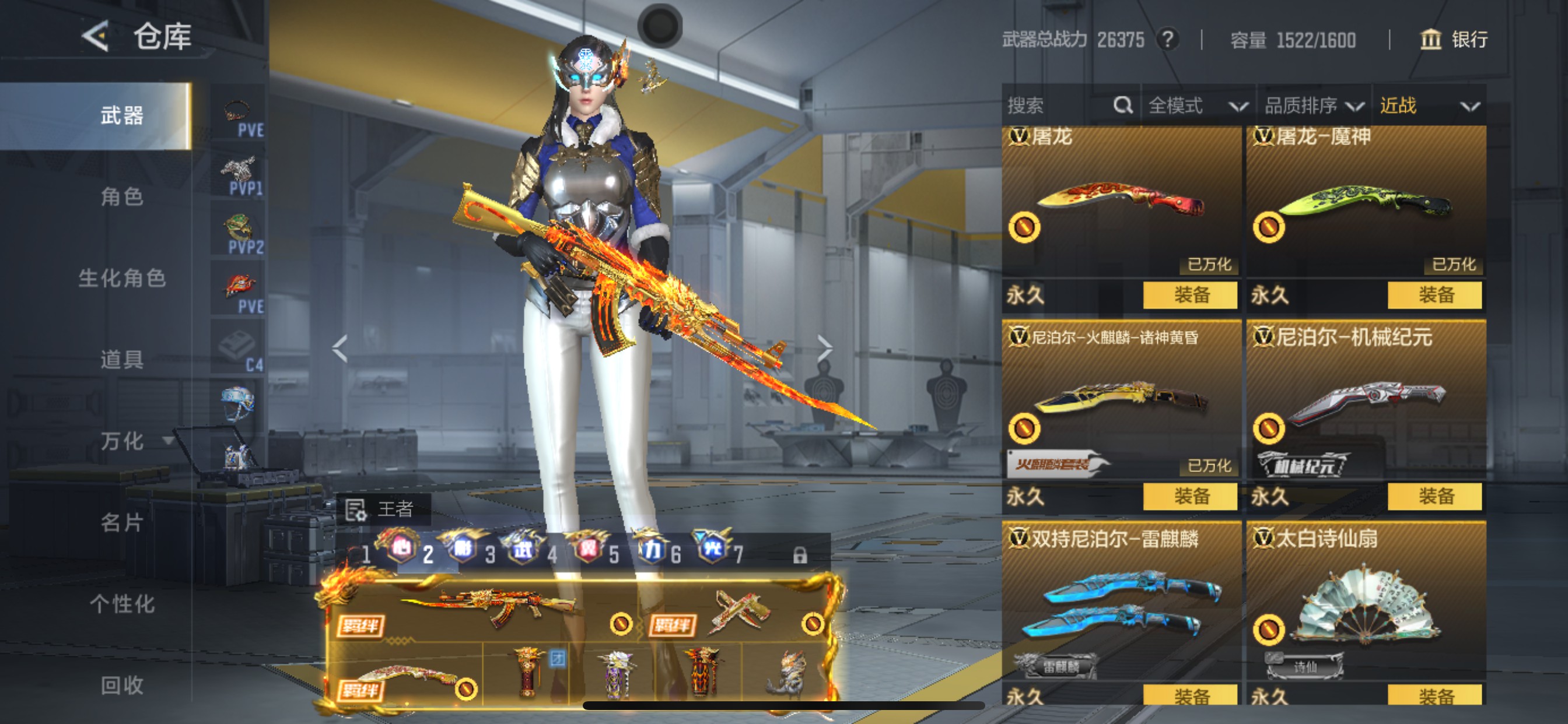Image resolution: width=1568 pixels, height=724 pixels.
Task: Equip the 尼泊尔-机械纪元 knife
Action: pos(1434,497)
